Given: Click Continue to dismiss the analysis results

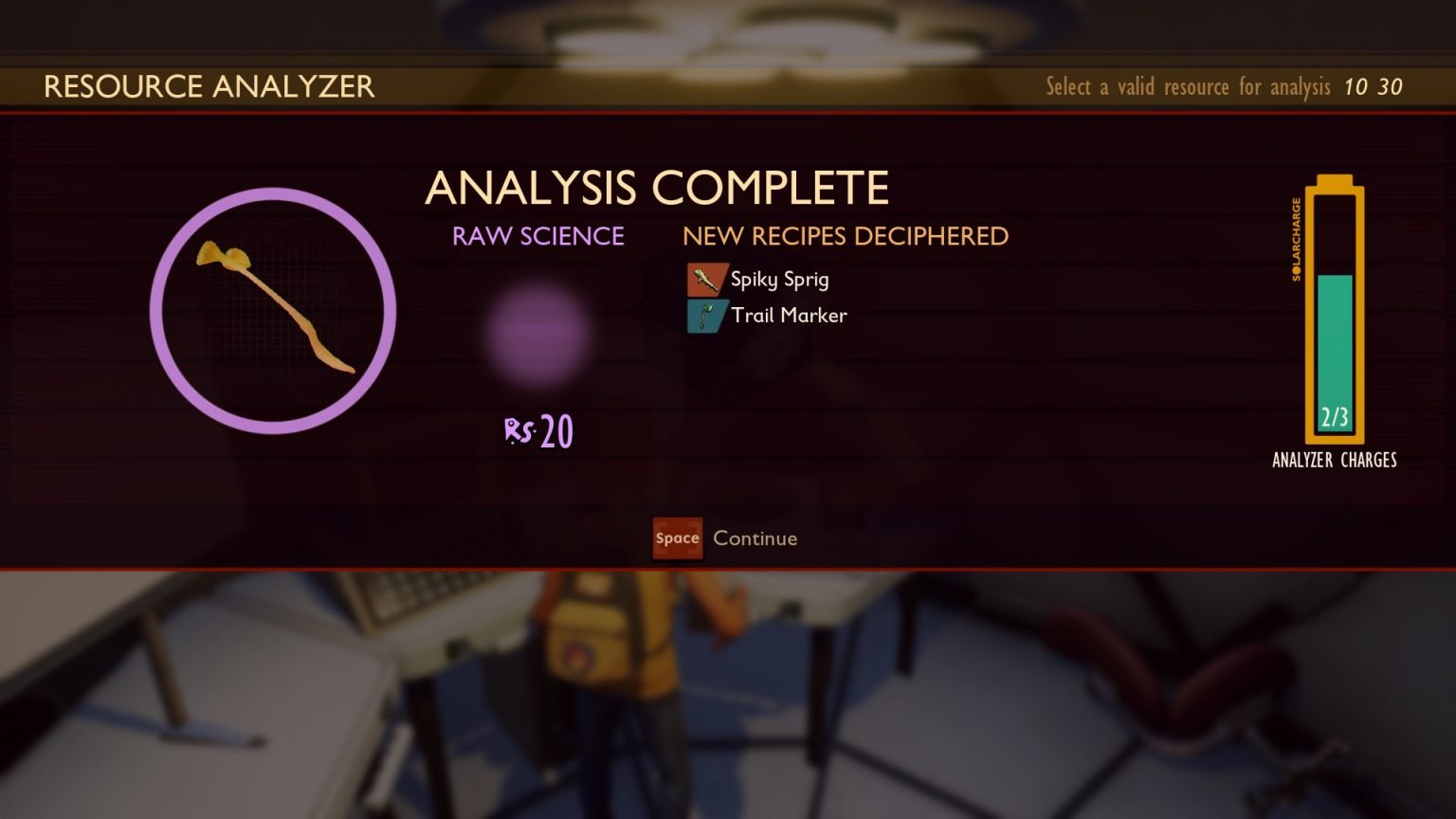Looking at the screenshot, I should 726,538.
